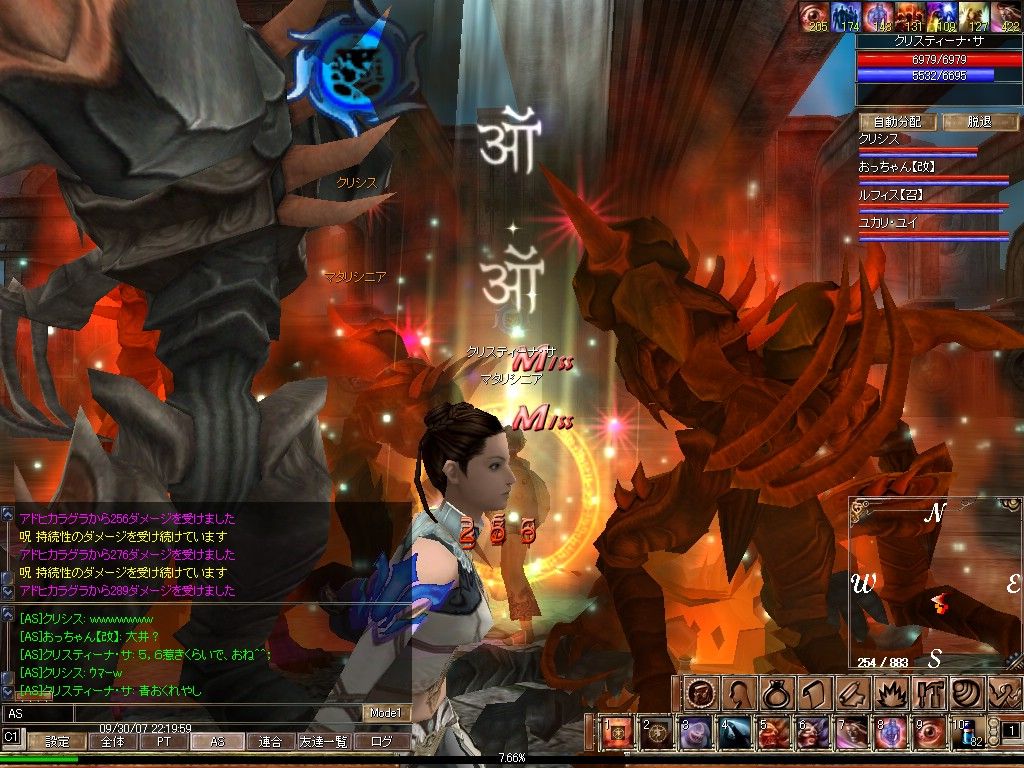Open the 設定 settings button
The height and width of the screenshot is (768, 1024).
pyautogui.click(x=57, y=742)
